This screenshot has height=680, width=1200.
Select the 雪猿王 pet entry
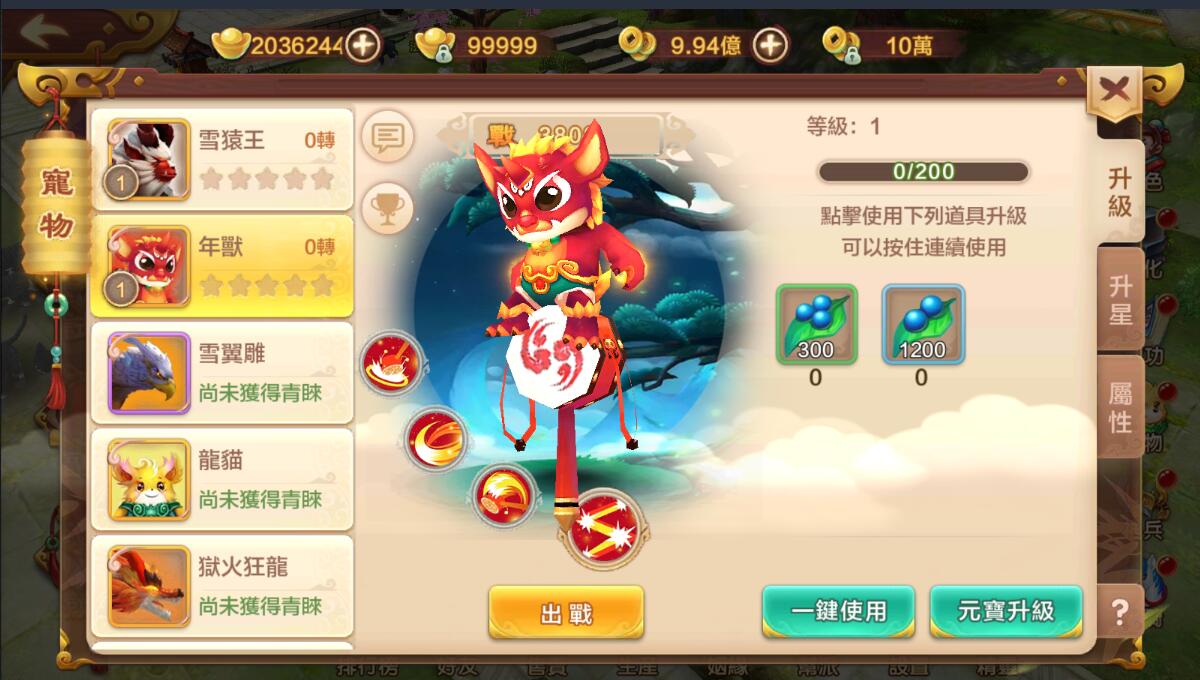(222, 159)
